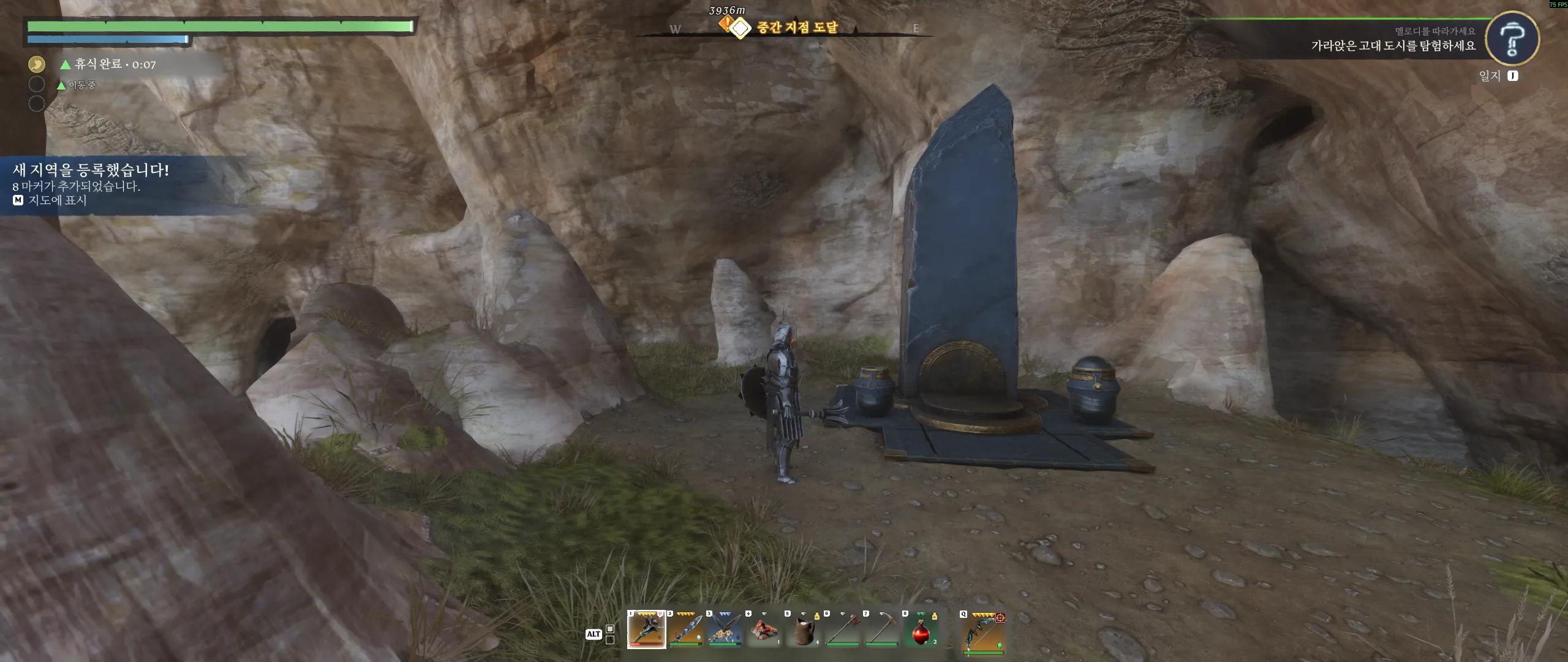Use the red health potion
This screenshot has width=1568, height=662.
pyautogui.click(x=921, y=630)
